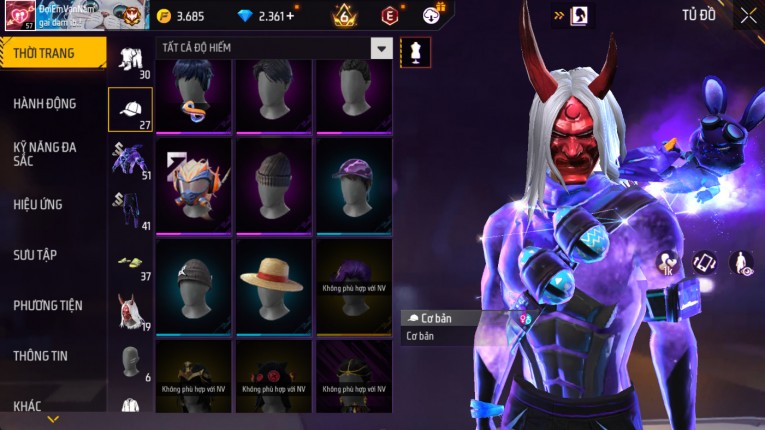Close the wardrobe with the X button
The image size is (765, 430).
click(748, 15)
